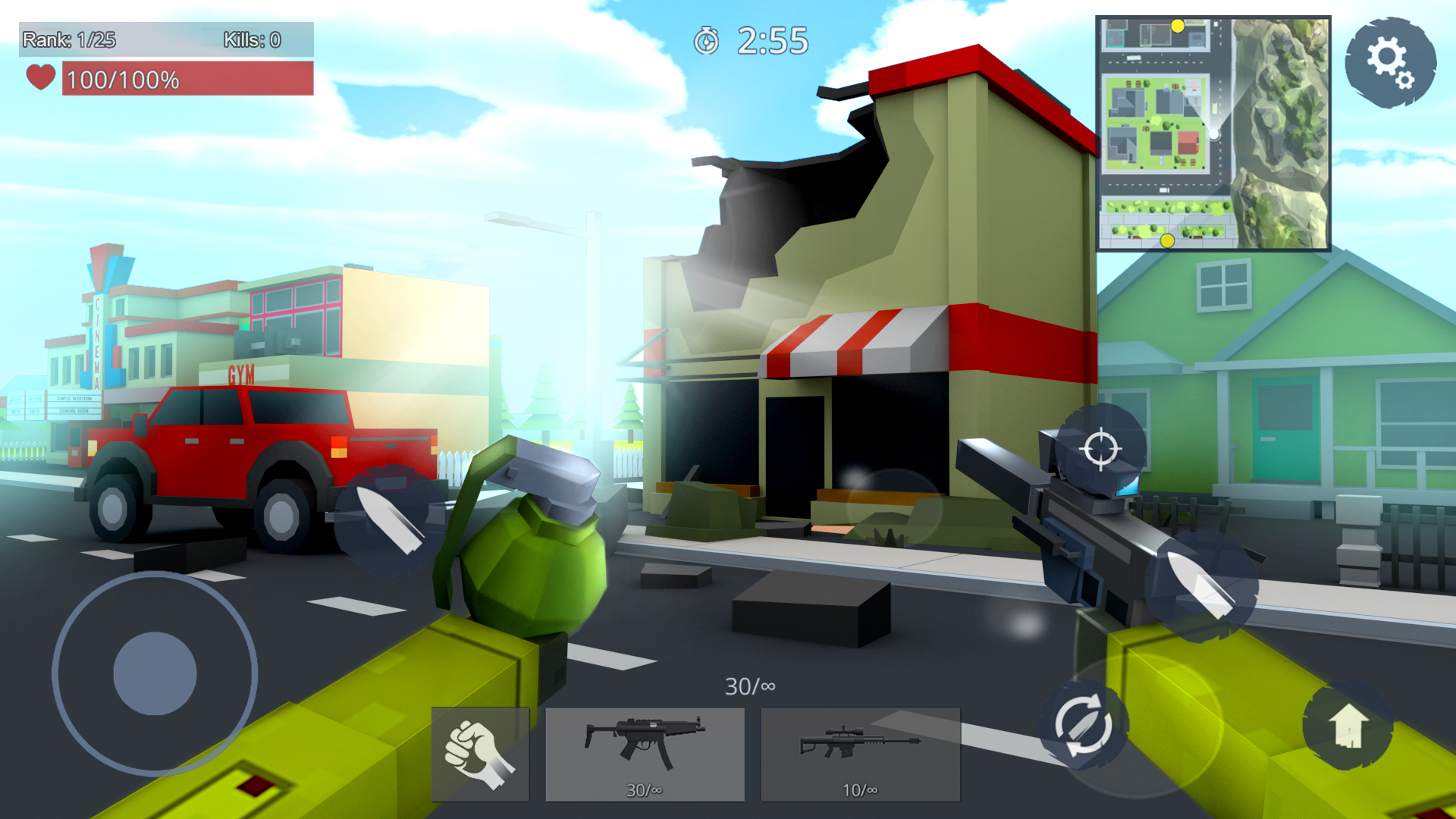Screen dimensions: 1456x819
Task: Tap the yellow marker on the minimap
Action: point(1178,25)
